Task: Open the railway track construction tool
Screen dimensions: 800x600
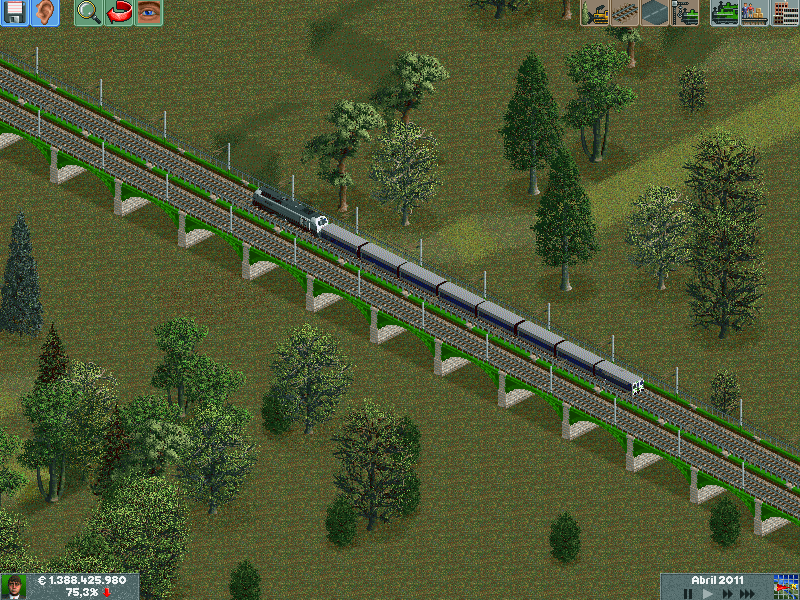Action: [625, 13]
